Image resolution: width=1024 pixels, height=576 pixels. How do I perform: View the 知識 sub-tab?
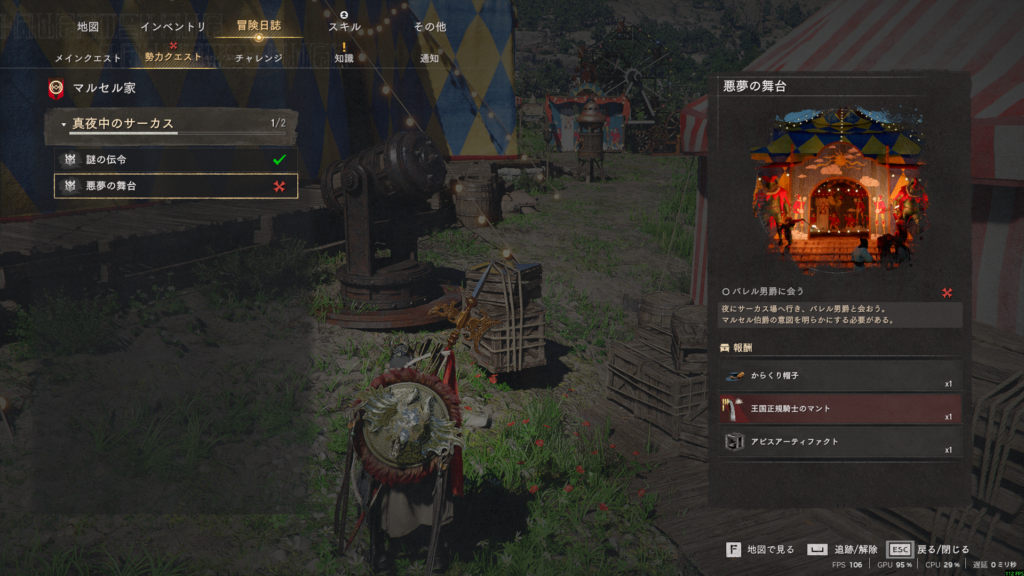click(344, 58)
